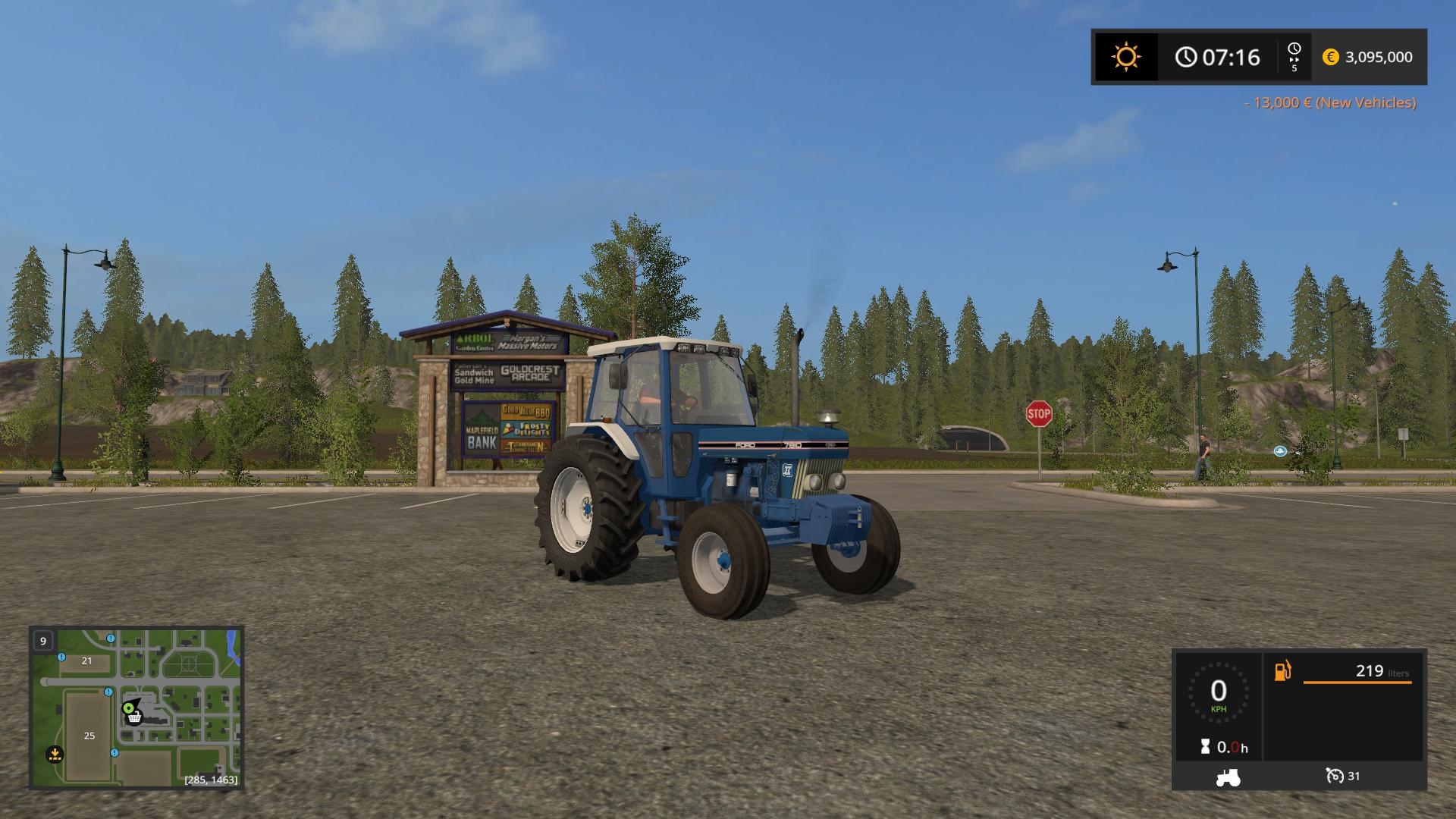Click the blue mission marker below field 25
Image resolution: width=1456 pixels, height=819 pixels.
pyautogui.click(x=115, y=752)
